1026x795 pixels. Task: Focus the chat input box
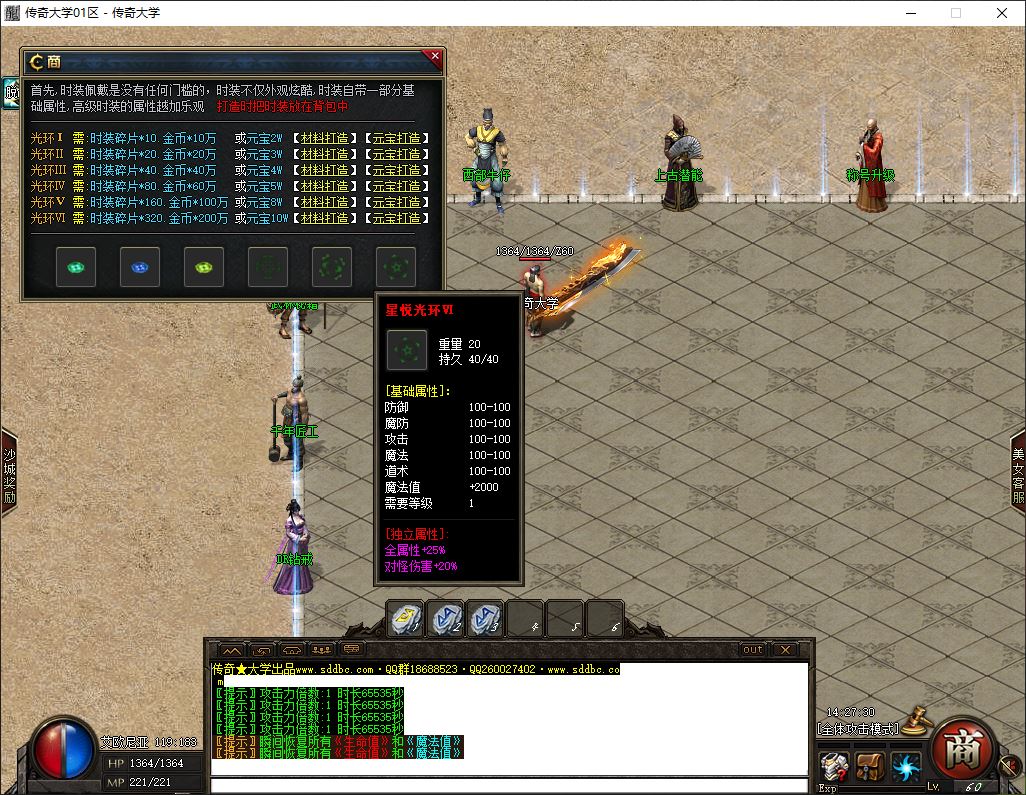[x=508, y=785]
